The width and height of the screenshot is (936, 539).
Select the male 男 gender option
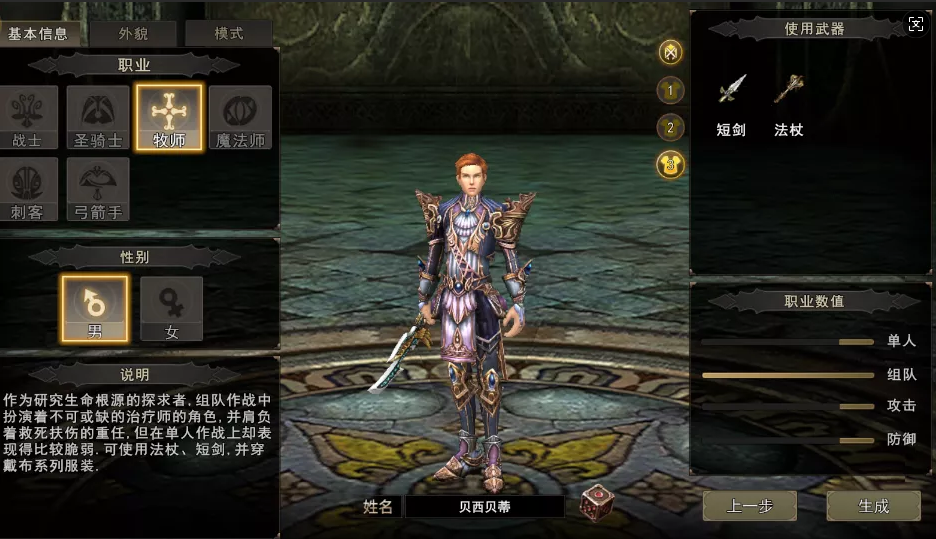point(95,309)
